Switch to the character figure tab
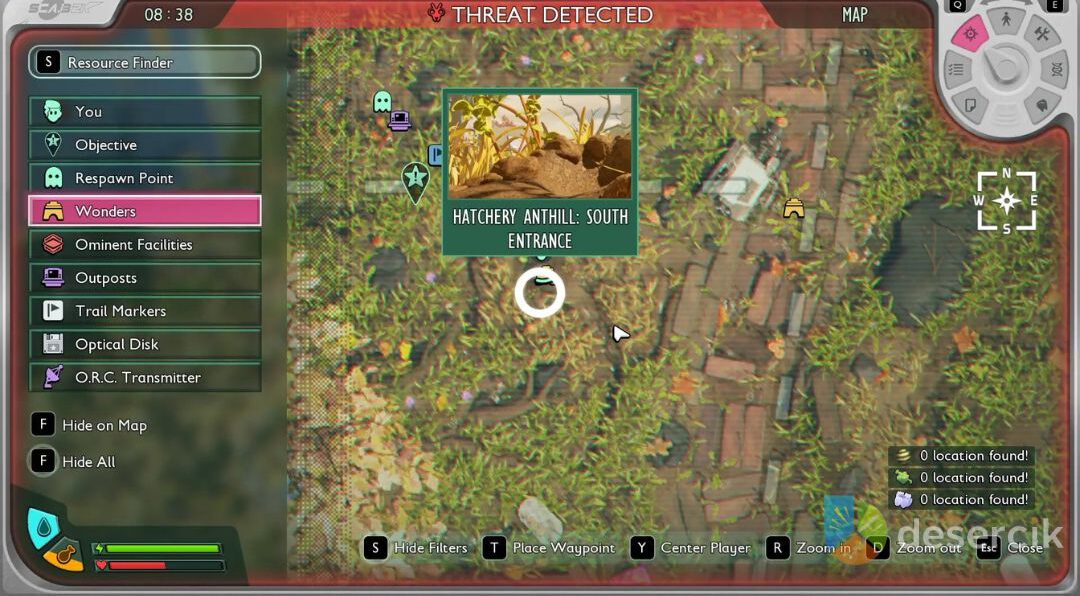This screenshot has width=1080, height=596. coord(1005,21)
